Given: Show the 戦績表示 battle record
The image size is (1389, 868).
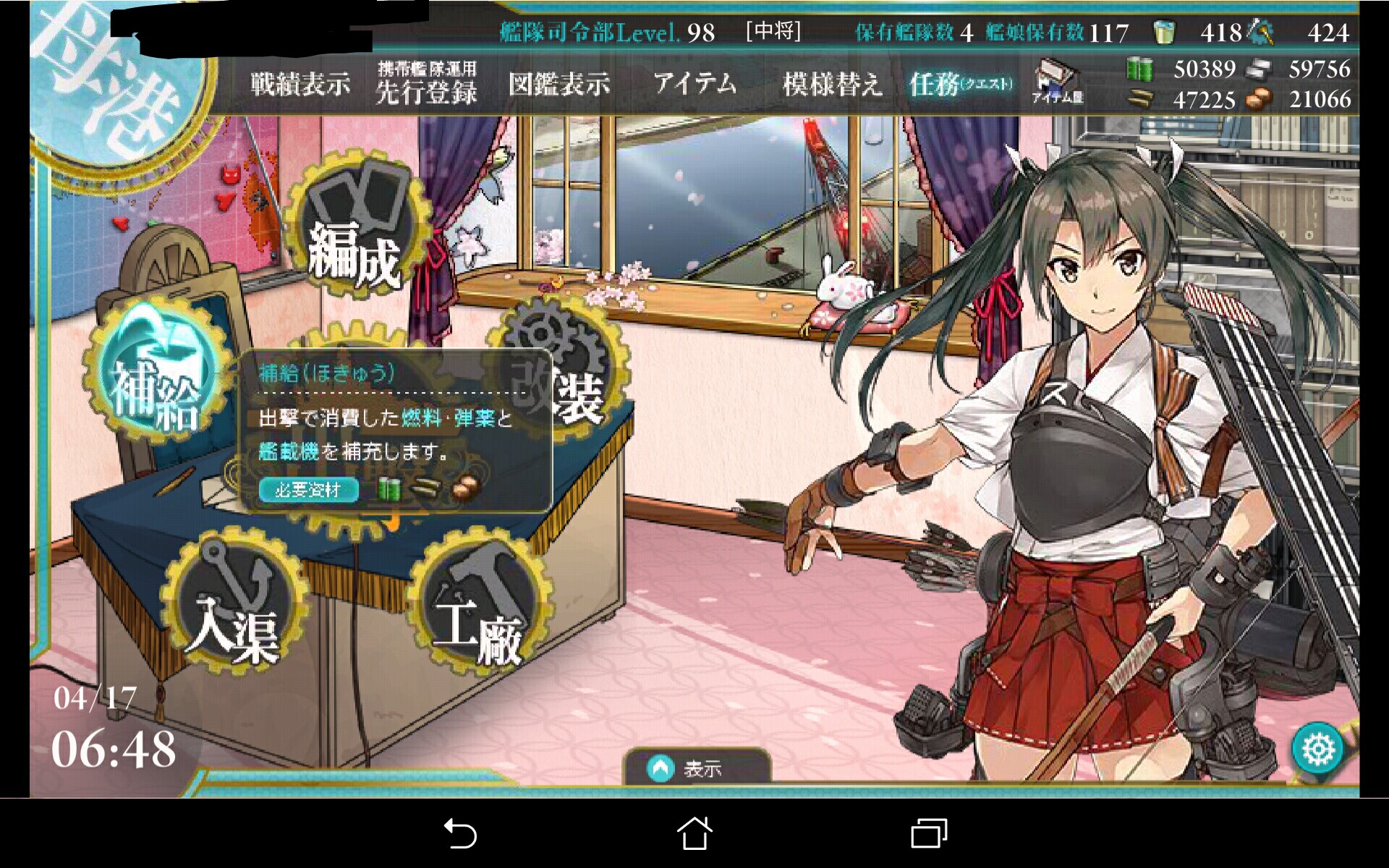Looking at the screenshot, I should click(300, 85).
